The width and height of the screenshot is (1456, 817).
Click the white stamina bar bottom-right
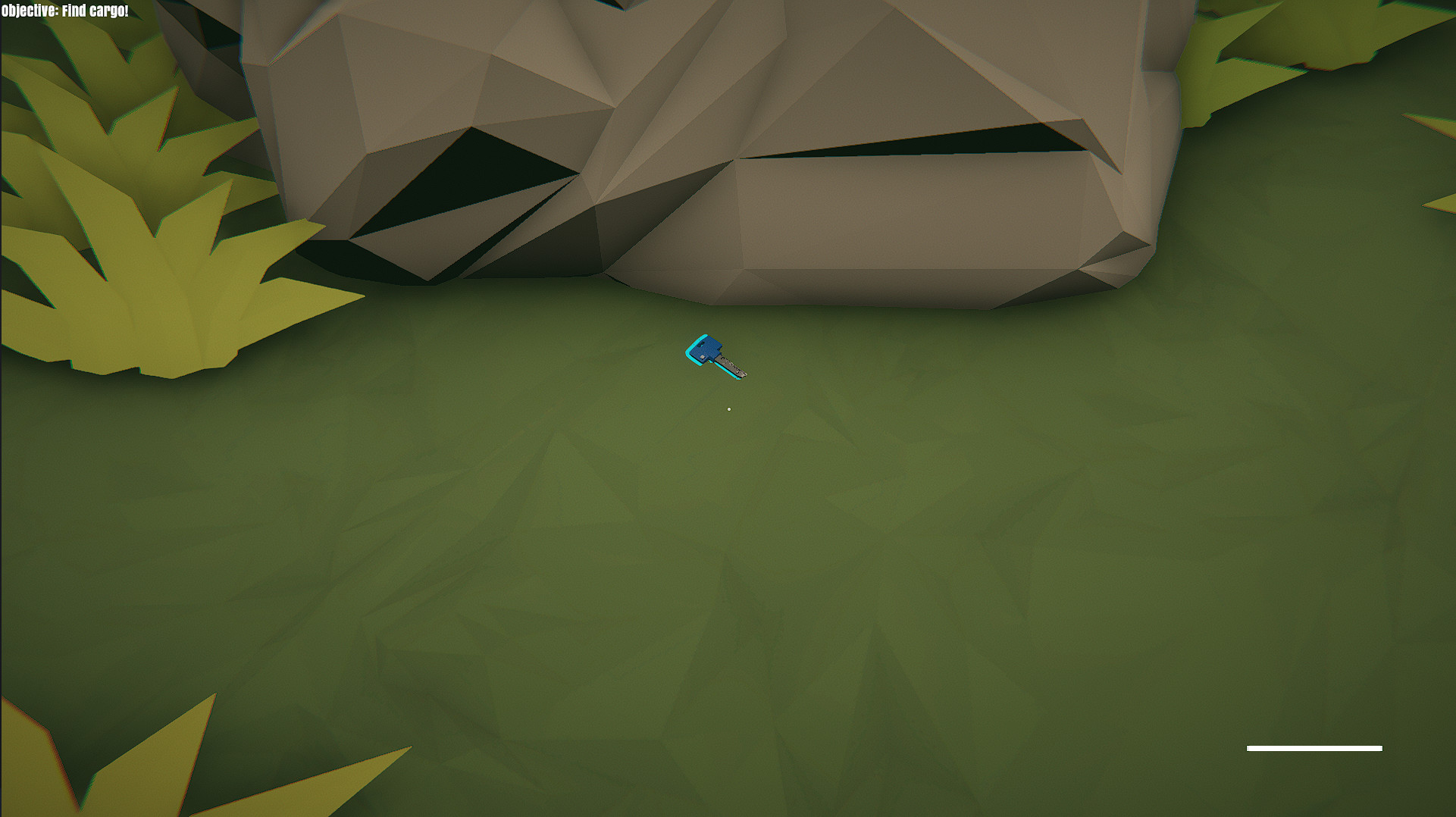pos(1314,748)
